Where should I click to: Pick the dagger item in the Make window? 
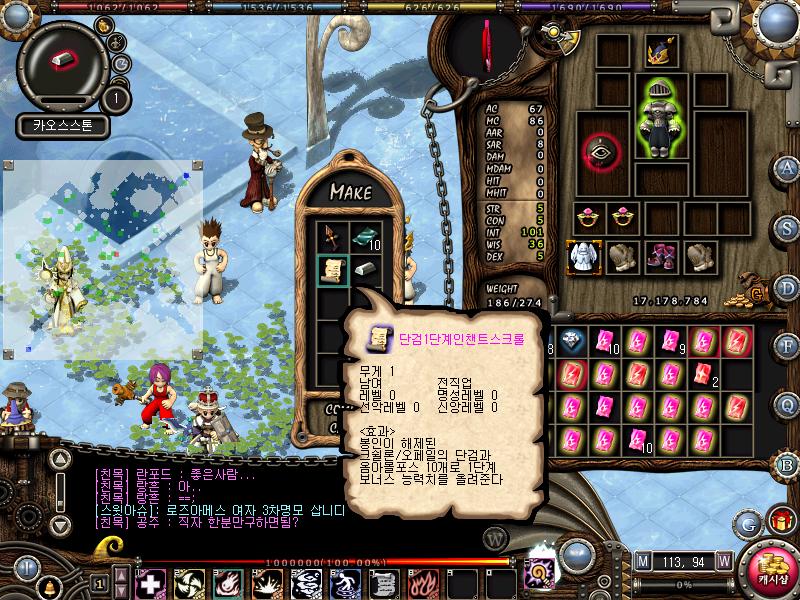tap(333, 238)
